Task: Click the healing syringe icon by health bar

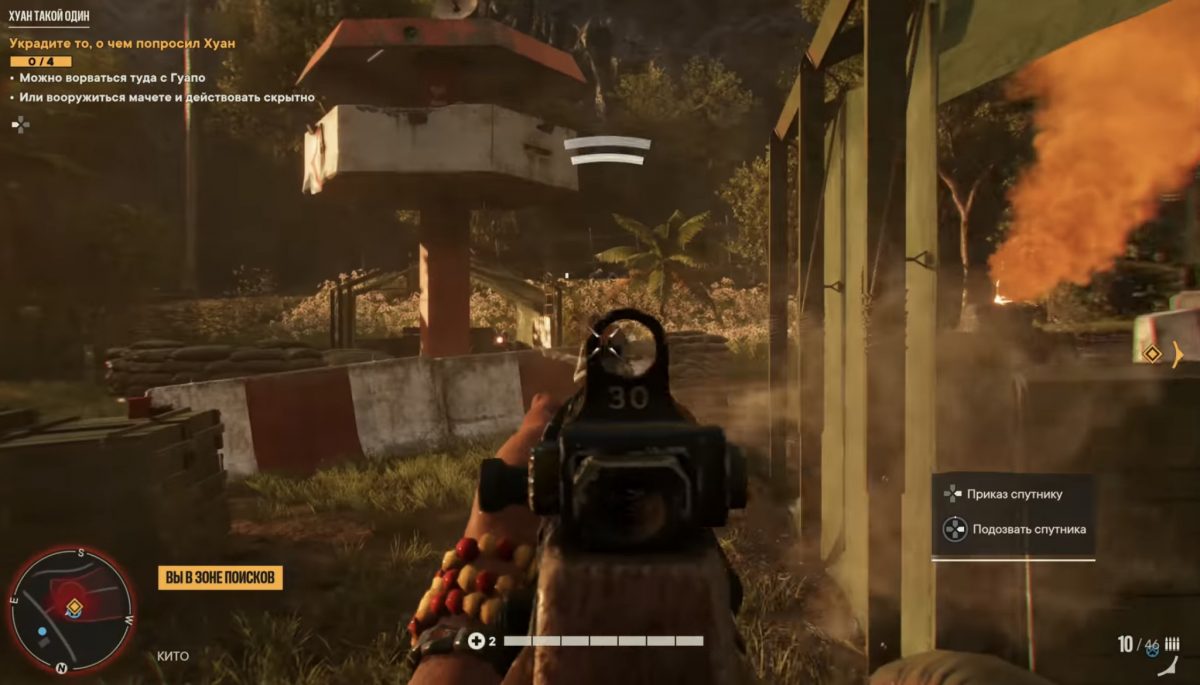Action: click(476, 640)
